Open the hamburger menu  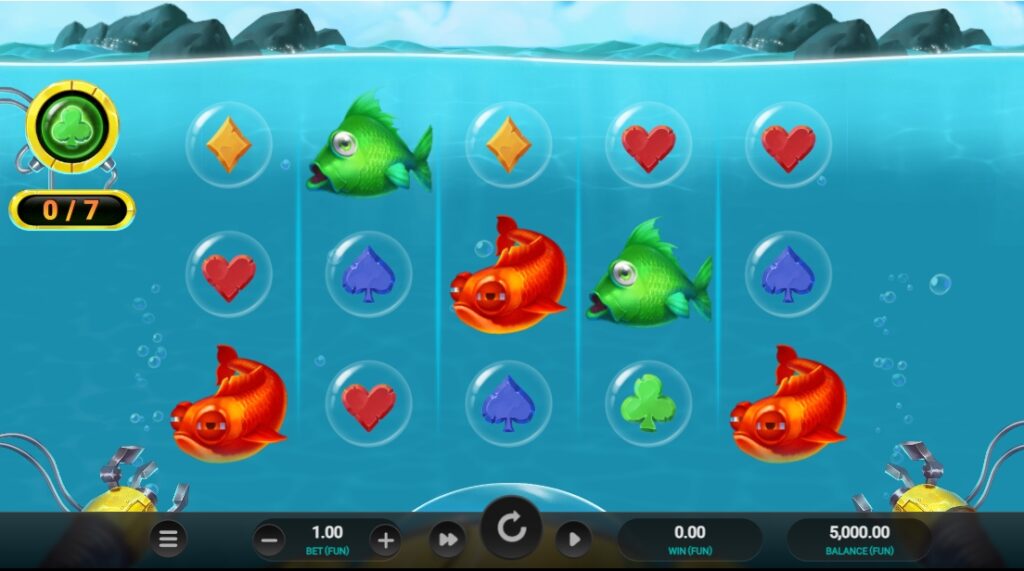[x=168, y=540]
